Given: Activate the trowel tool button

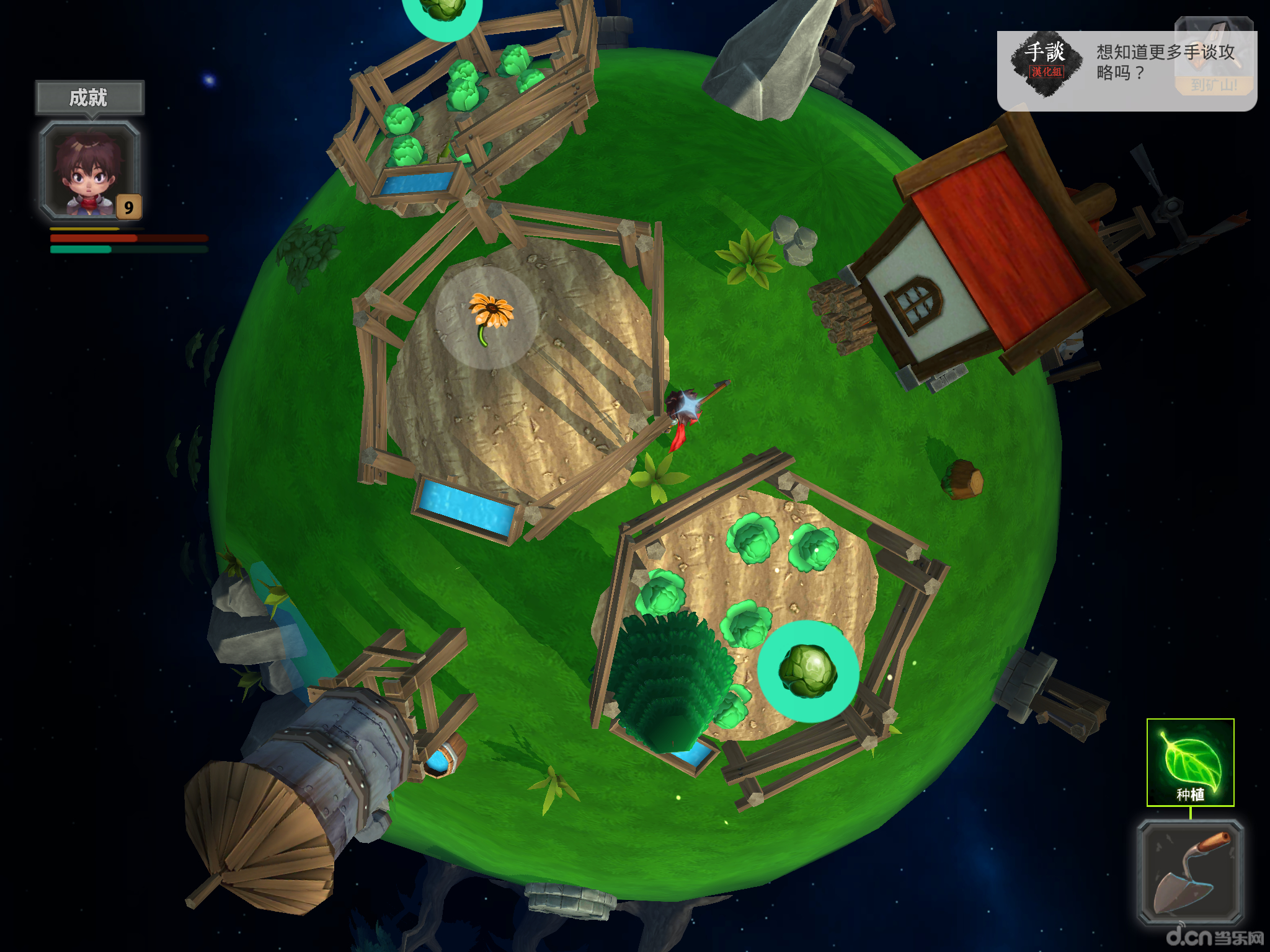Looking at the screenshot, I should pyautogui.click(x=1190, y=872).
